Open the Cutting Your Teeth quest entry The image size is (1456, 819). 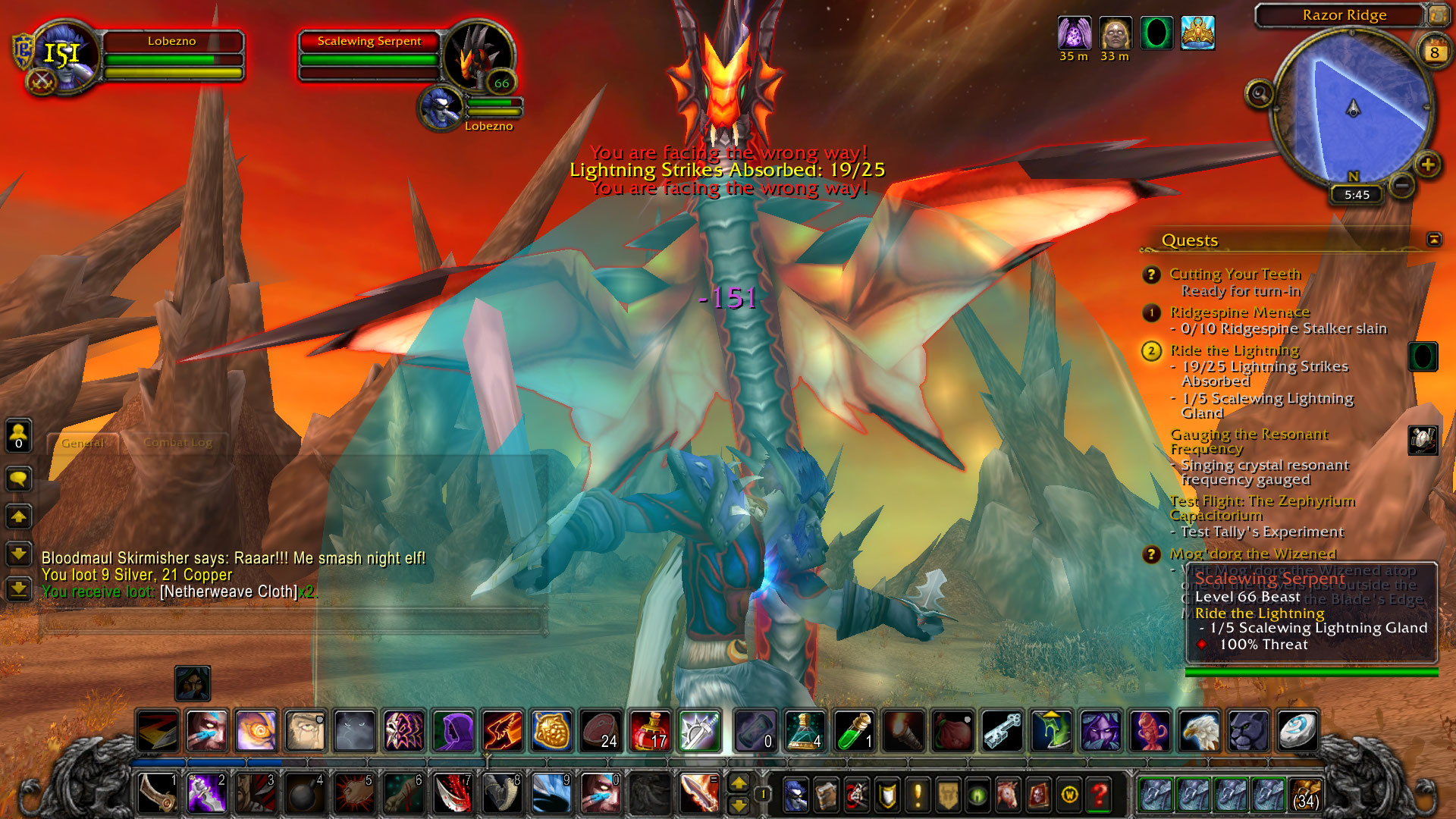1235,274
